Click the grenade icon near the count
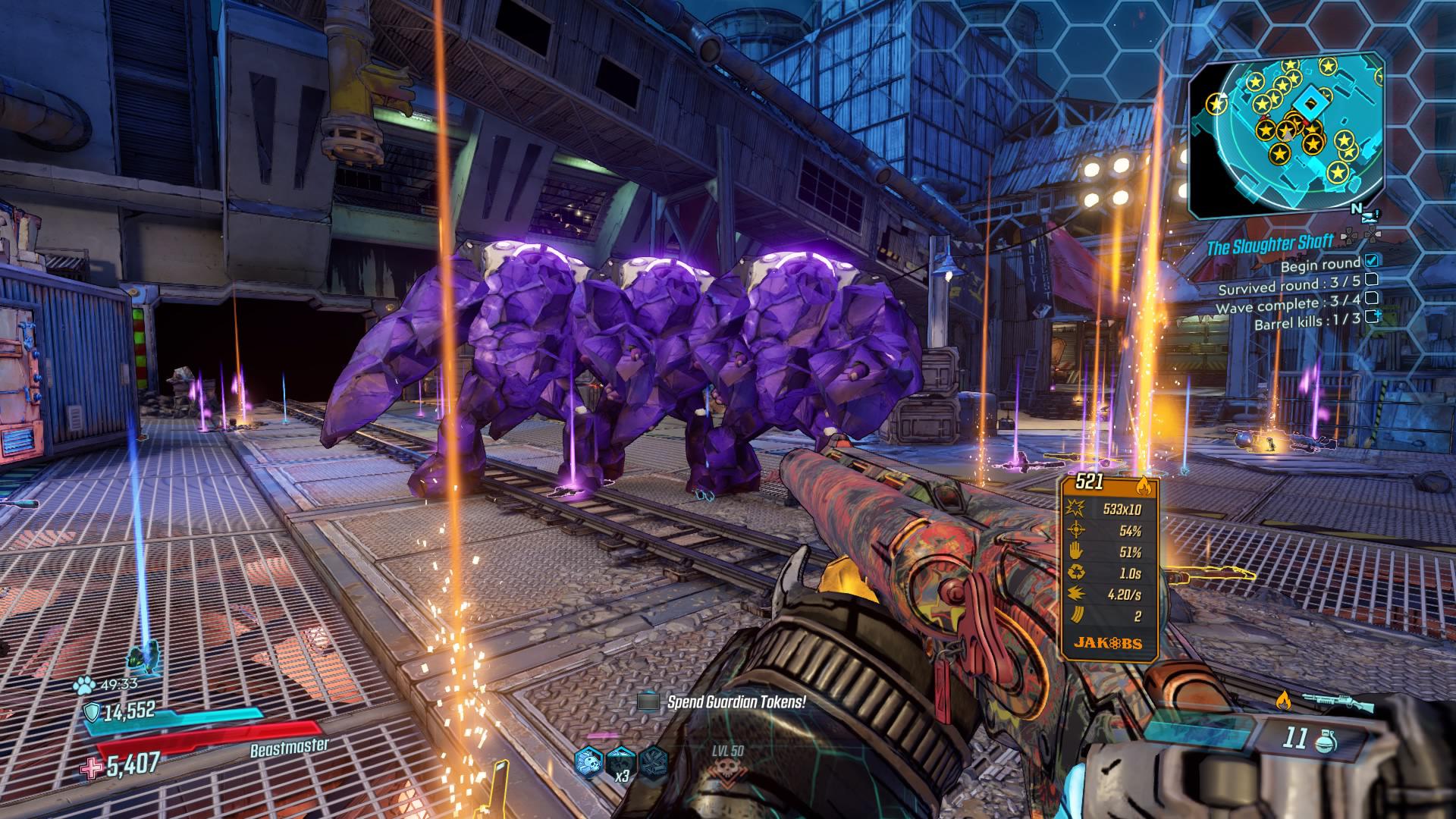 pos(1322,739)
